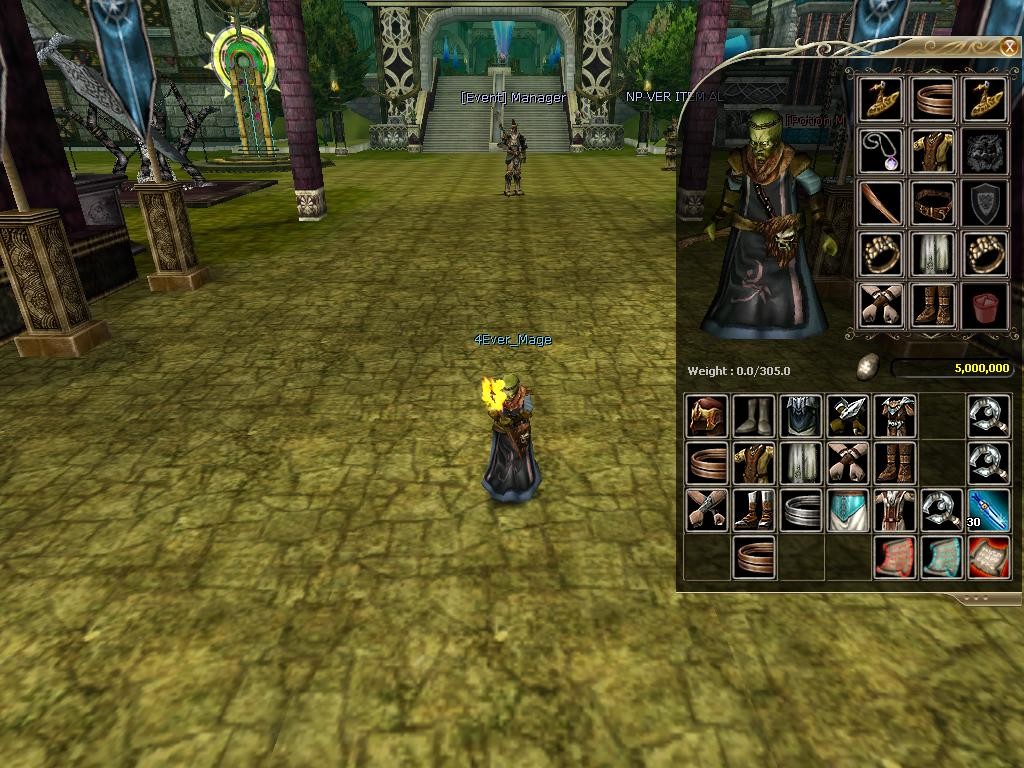Select the silver bracelet in the bag
Viewport: 1024px width, 768px height.
pyautogui.click(x=801, y=510)
